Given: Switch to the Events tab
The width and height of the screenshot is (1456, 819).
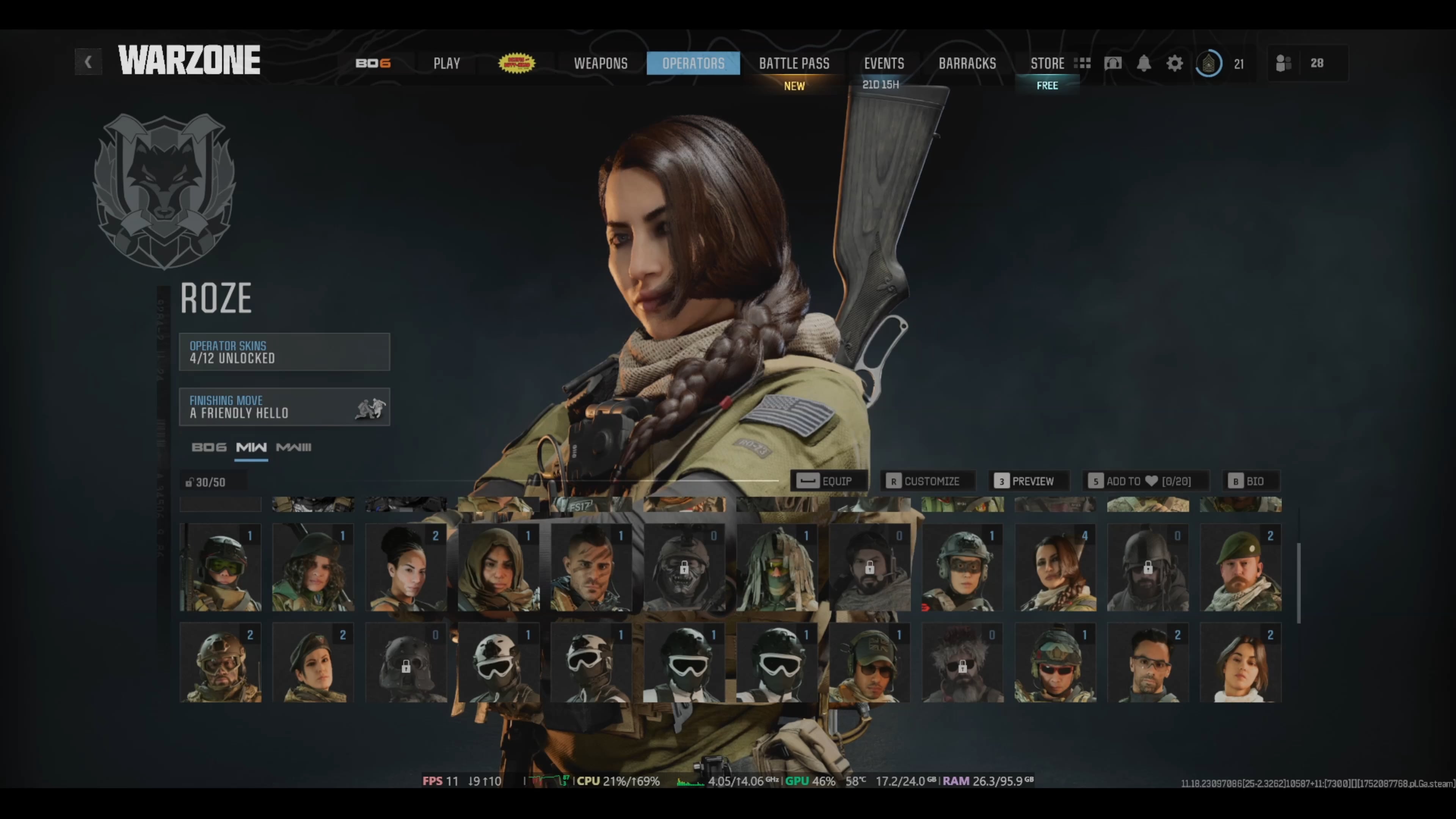Looking at the screenshot, I should click(x=883, y=63).
